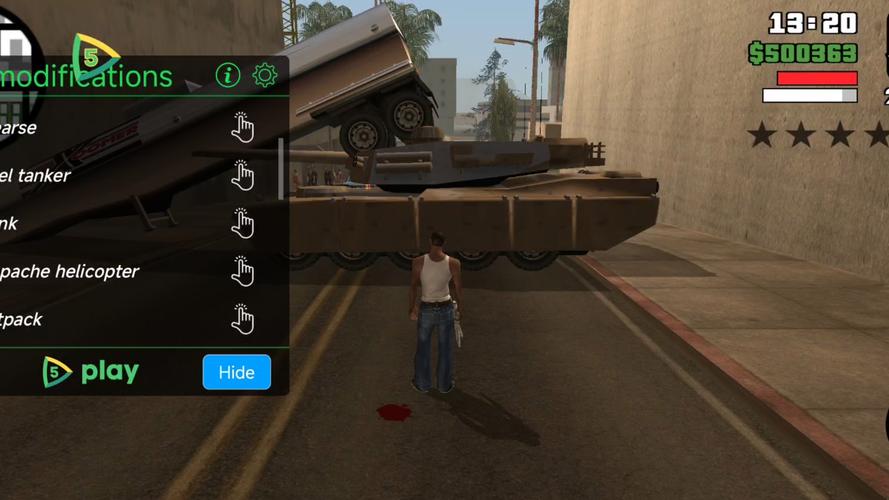Click the green play logo
889x500 pixels.
point(92,372)
